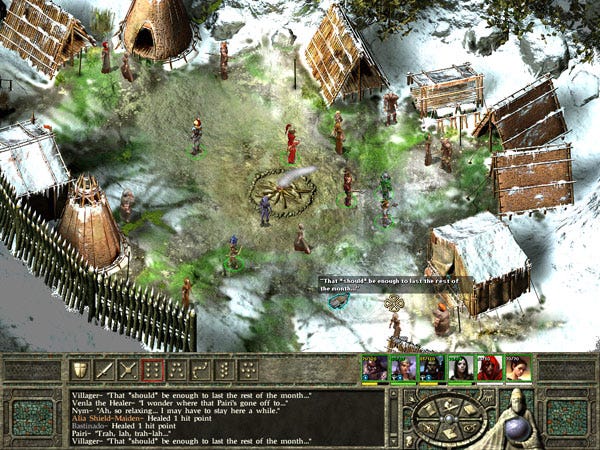Click the center gem of the menu wheel
Image resolution: width=600 pixels, height=450 pixels.
coord(449,416)
